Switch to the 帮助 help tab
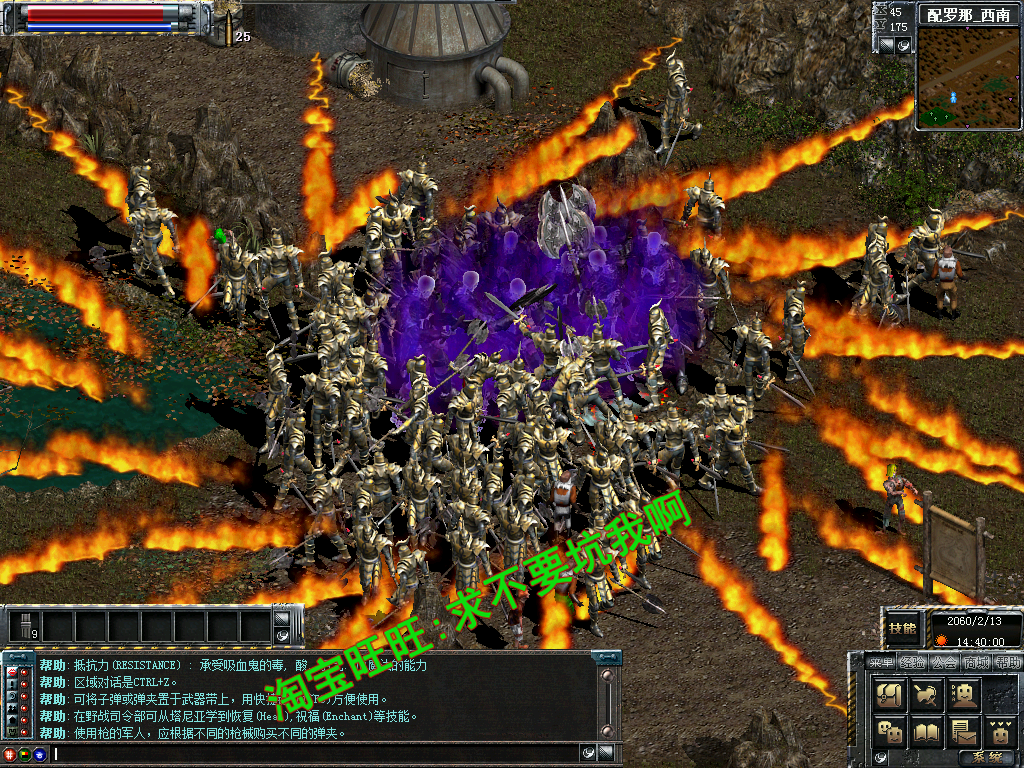Image resolution: width=1024 pixels, height=768 pixels. [1008, 662]
